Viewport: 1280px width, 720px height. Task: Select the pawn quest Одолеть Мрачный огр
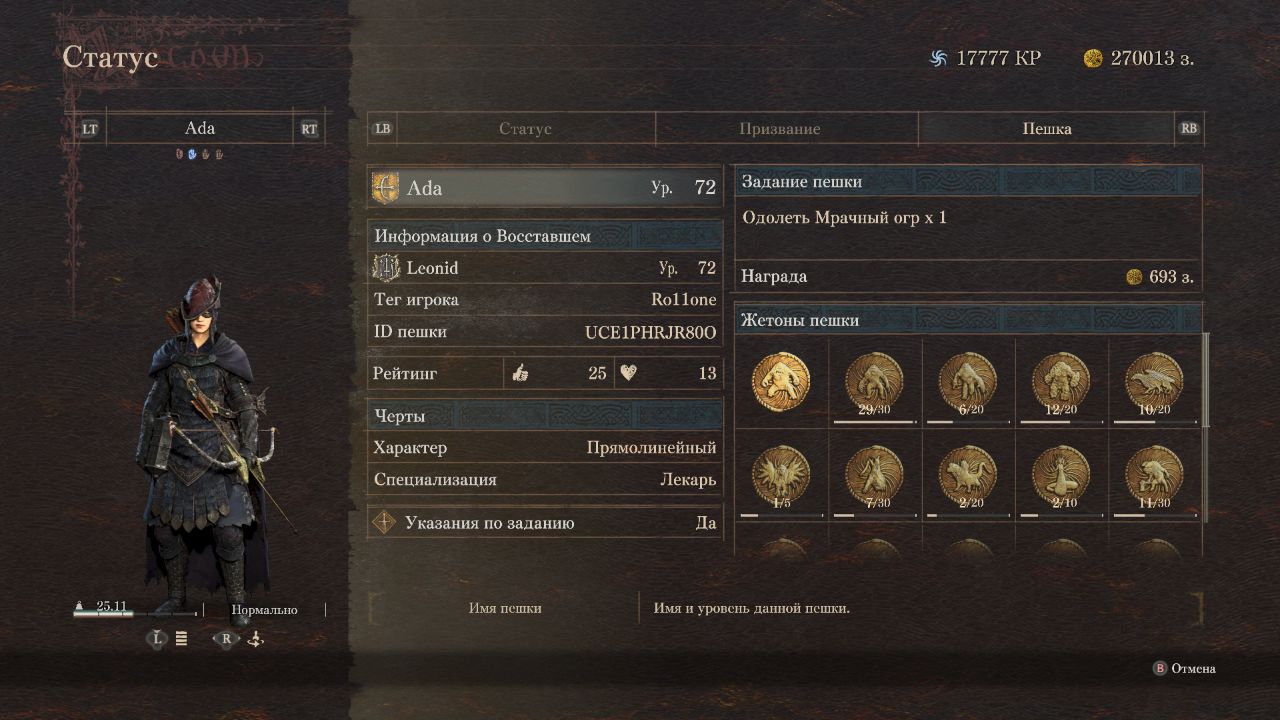pos(967,218)
